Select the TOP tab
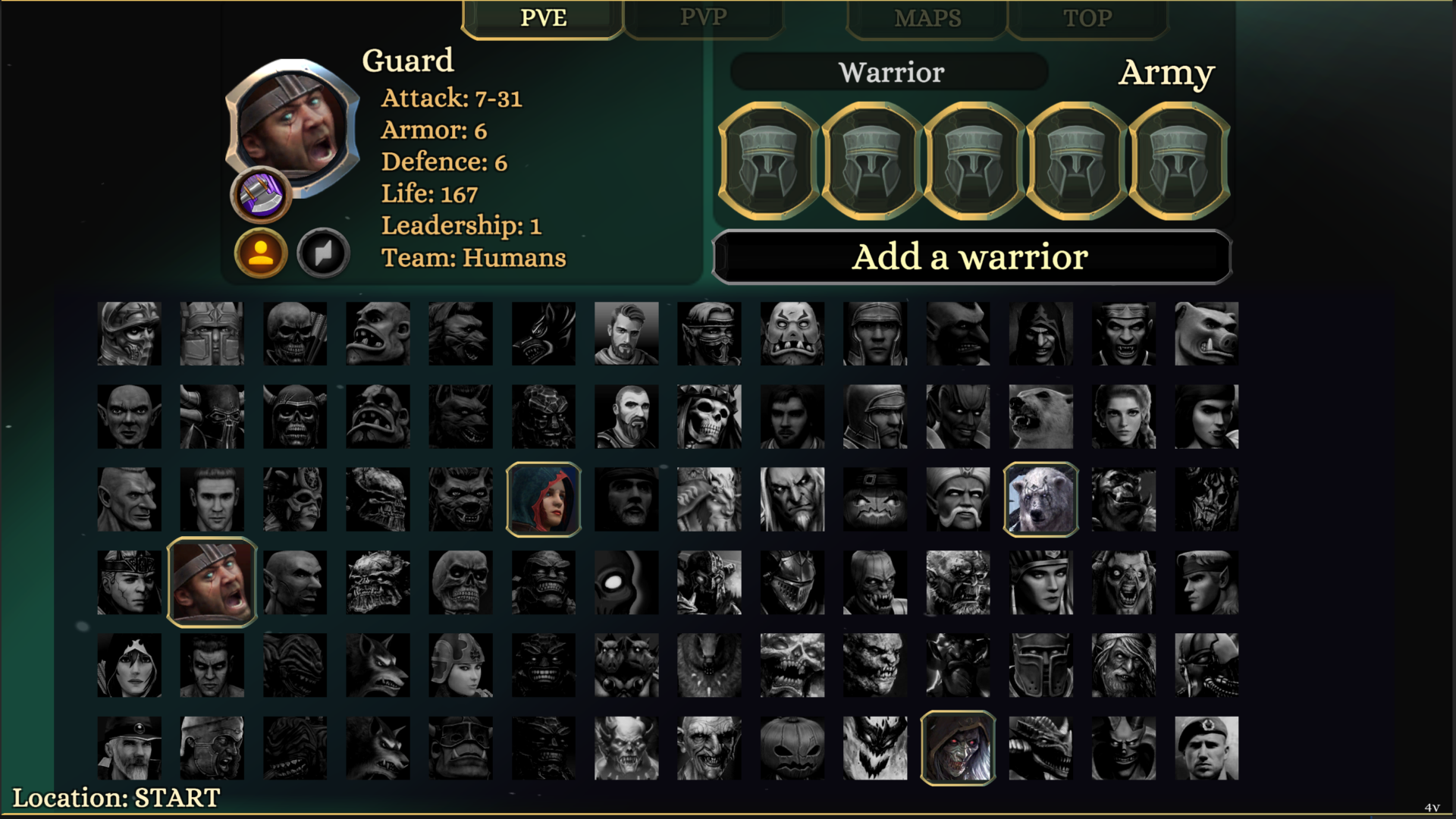Viewport: 1456px width, 819px height. [x=1087, y=17]
